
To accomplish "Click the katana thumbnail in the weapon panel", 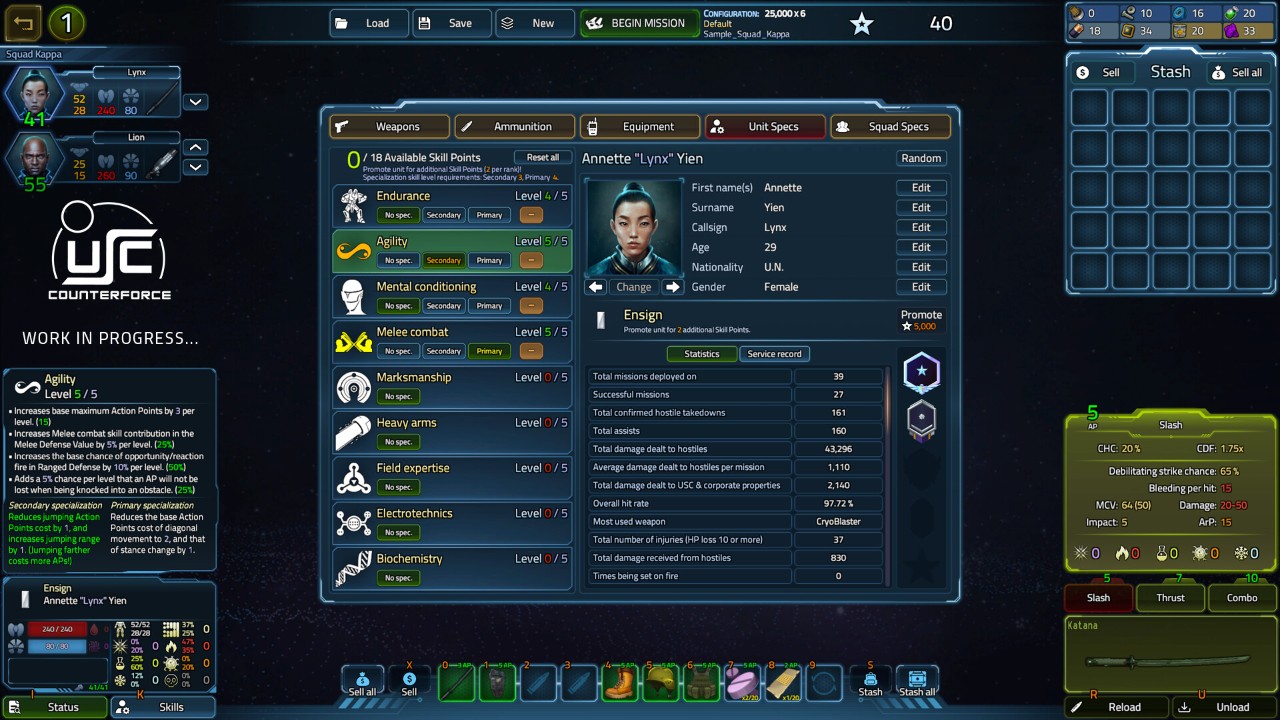I will coord(1170,660).
